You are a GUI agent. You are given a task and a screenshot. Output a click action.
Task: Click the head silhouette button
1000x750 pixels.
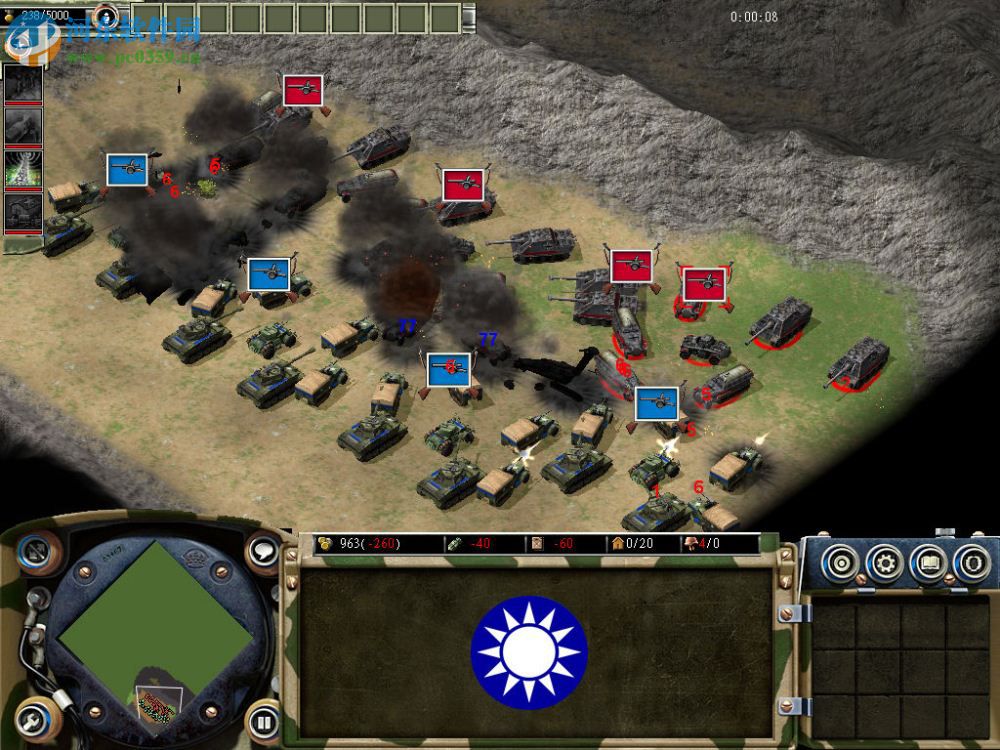coord(971,564)
